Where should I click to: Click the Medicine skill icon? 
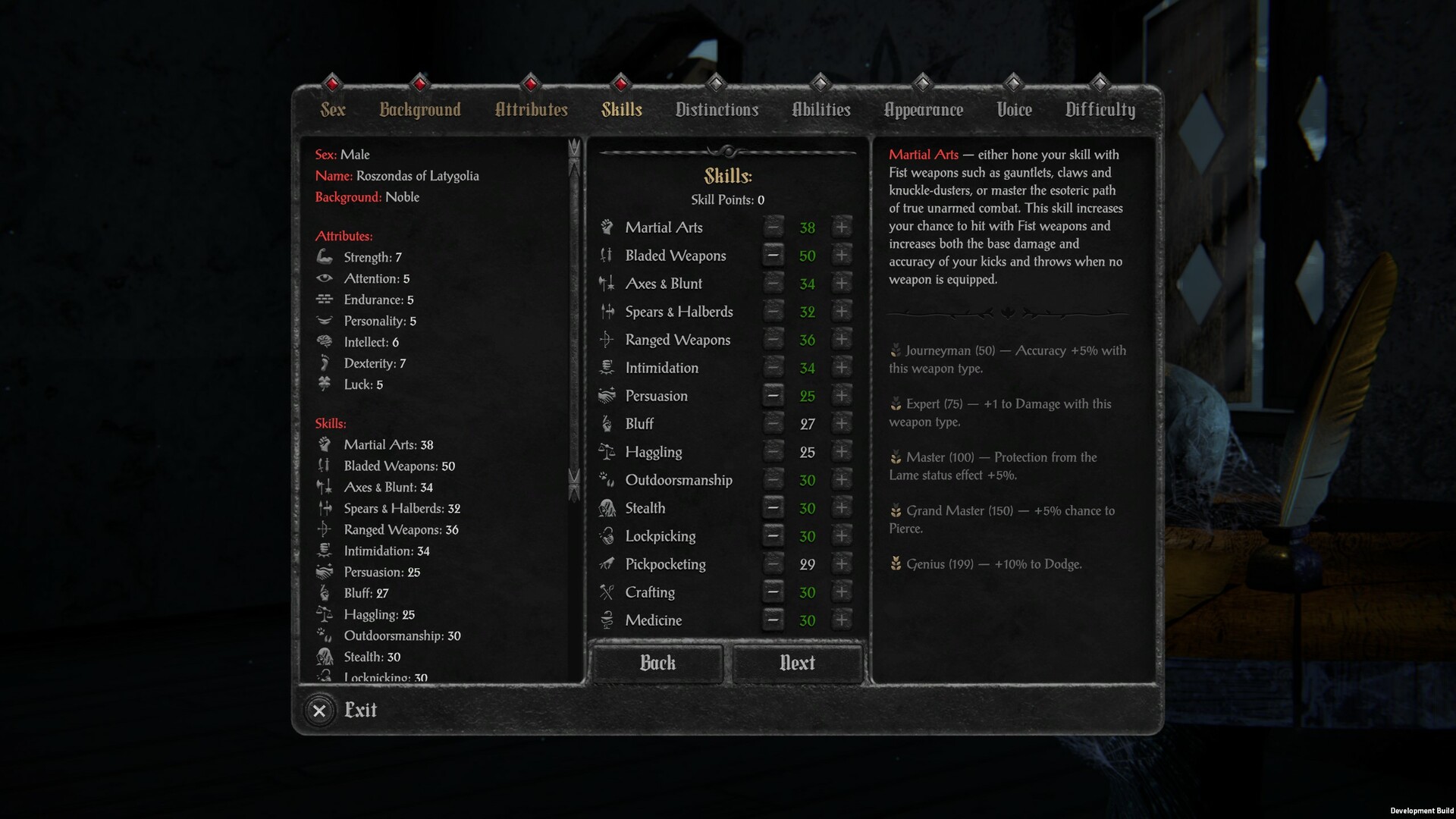coord(607,620)
